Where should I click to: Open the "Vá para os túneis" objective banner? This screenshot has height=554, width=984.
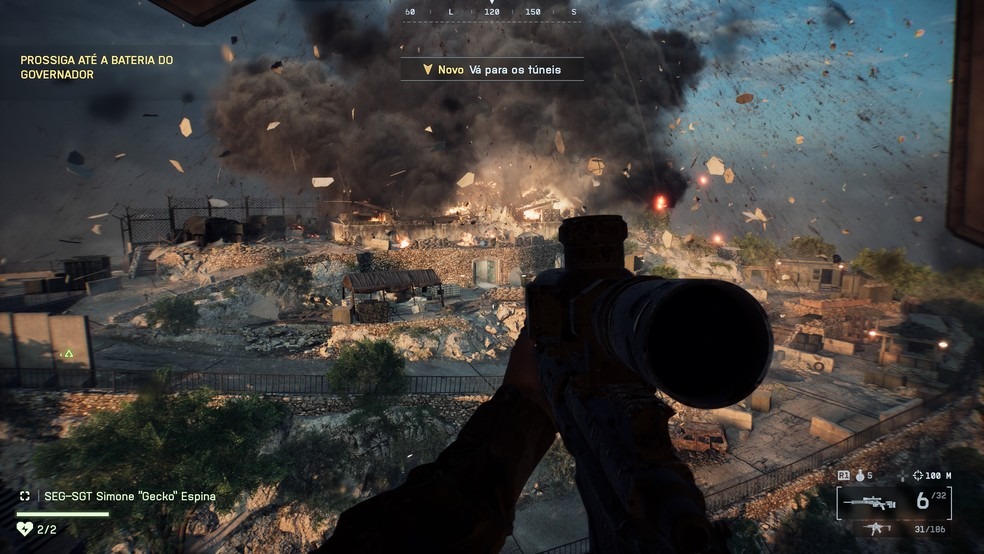click(x=492, y=69)
